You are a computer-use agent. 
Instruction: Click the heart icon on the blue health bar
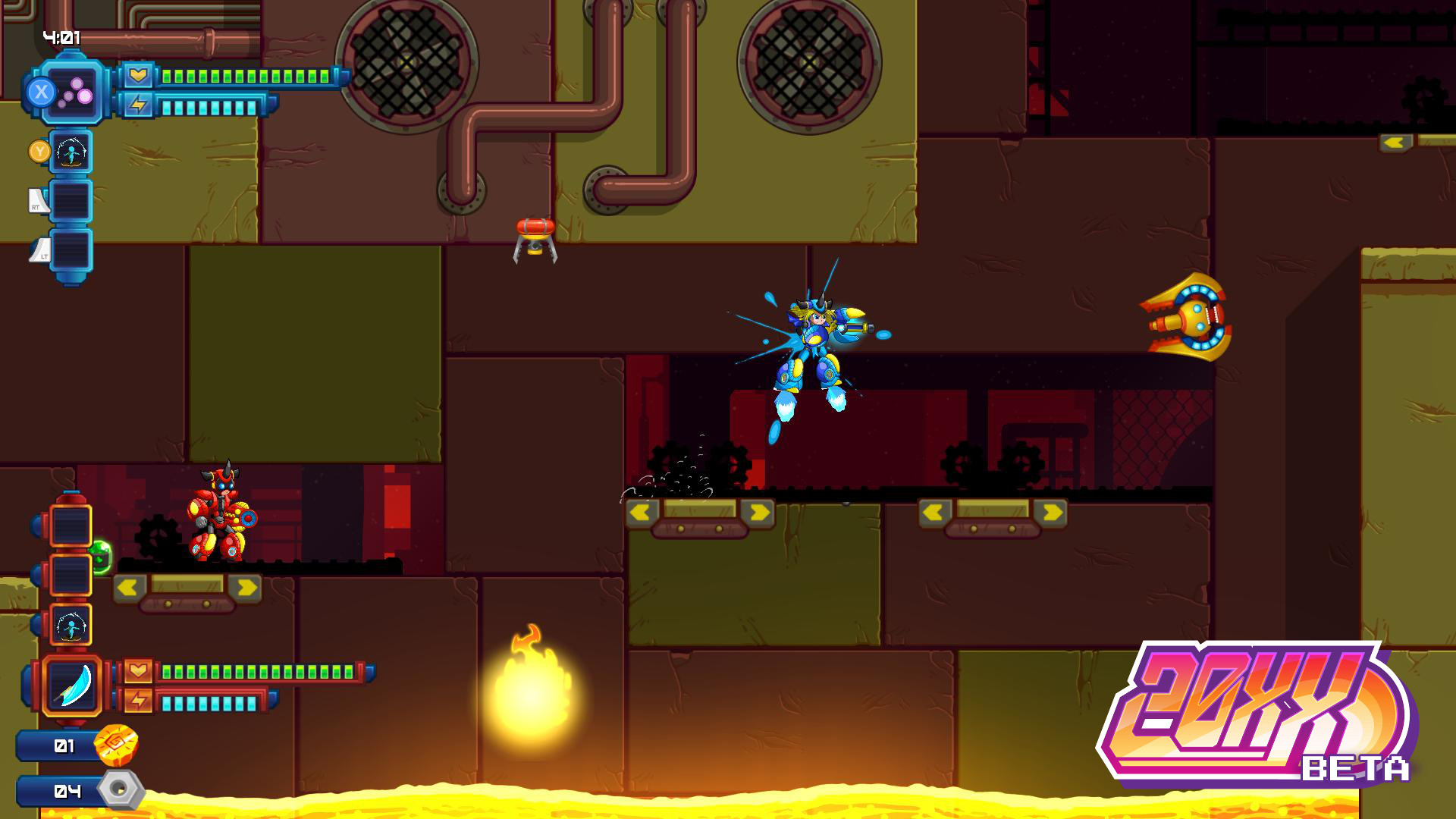[138, 76]
